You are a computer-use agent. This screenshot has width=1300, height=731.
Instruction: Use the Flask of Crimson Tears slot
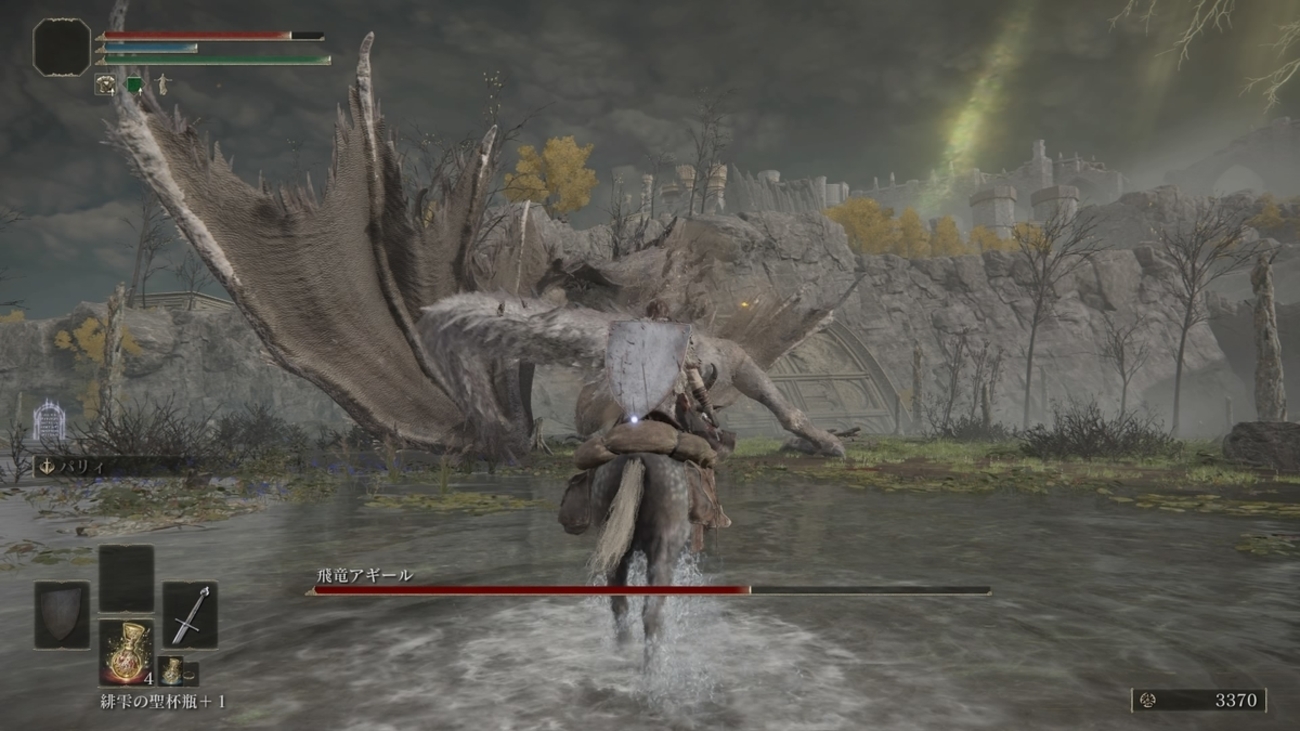126,652
